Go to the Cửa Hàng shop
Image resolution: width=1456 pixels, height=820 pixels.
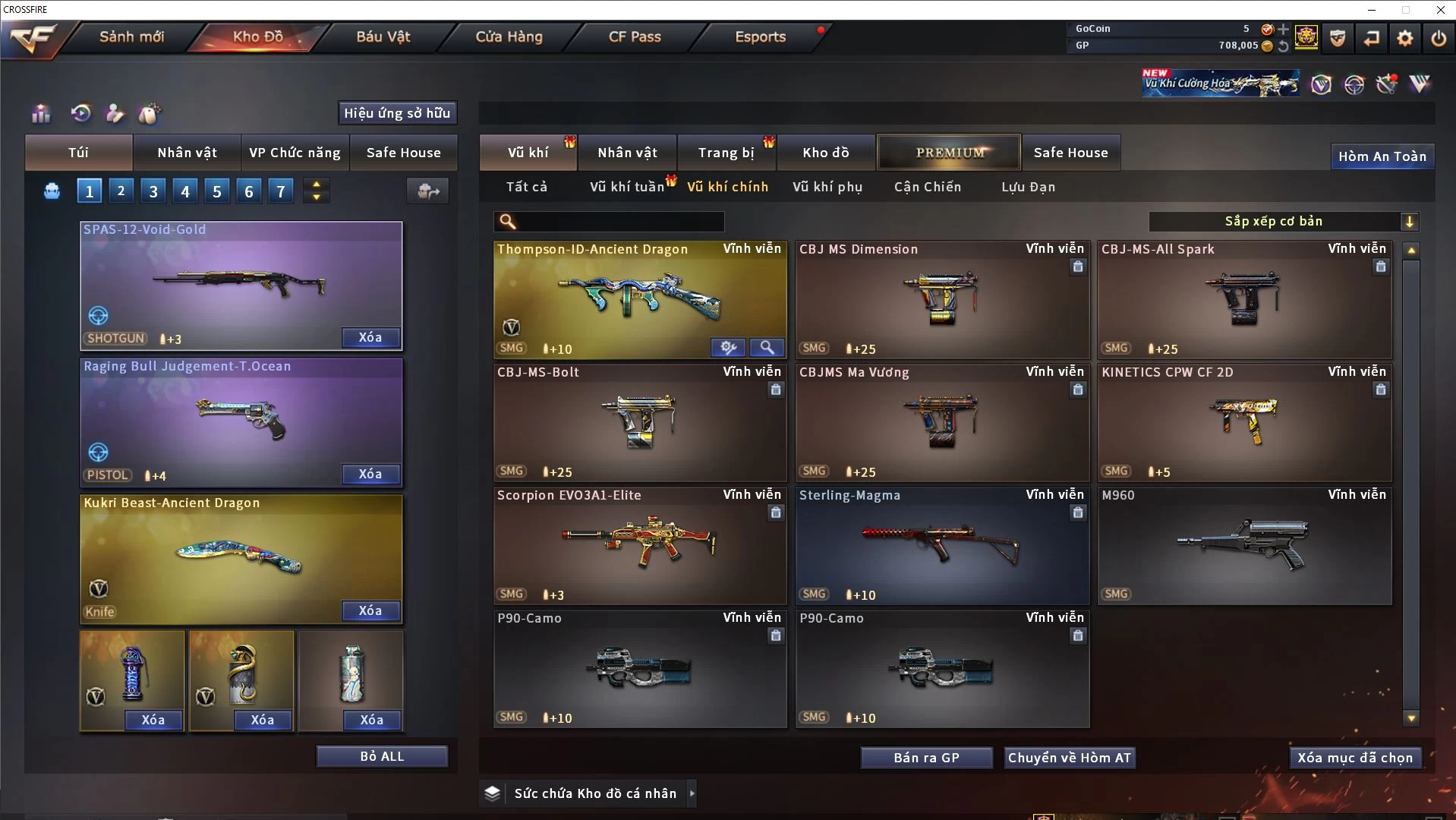[509, 36]
